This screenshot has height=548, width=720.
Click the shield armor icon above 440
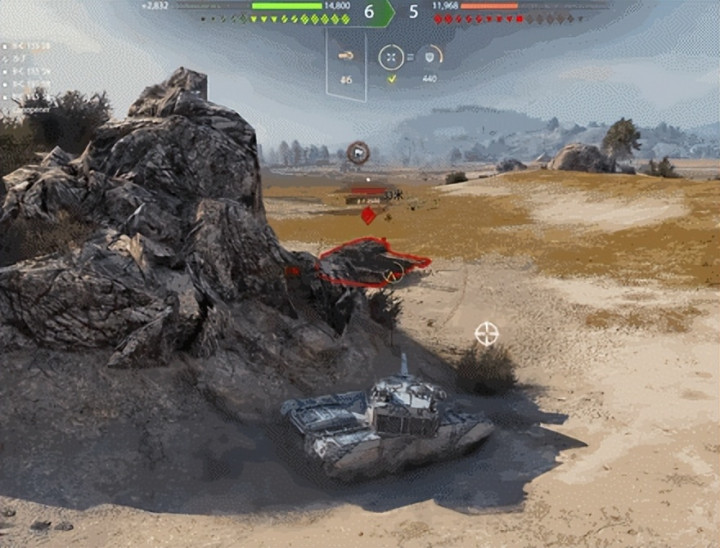tap(430, 56)
